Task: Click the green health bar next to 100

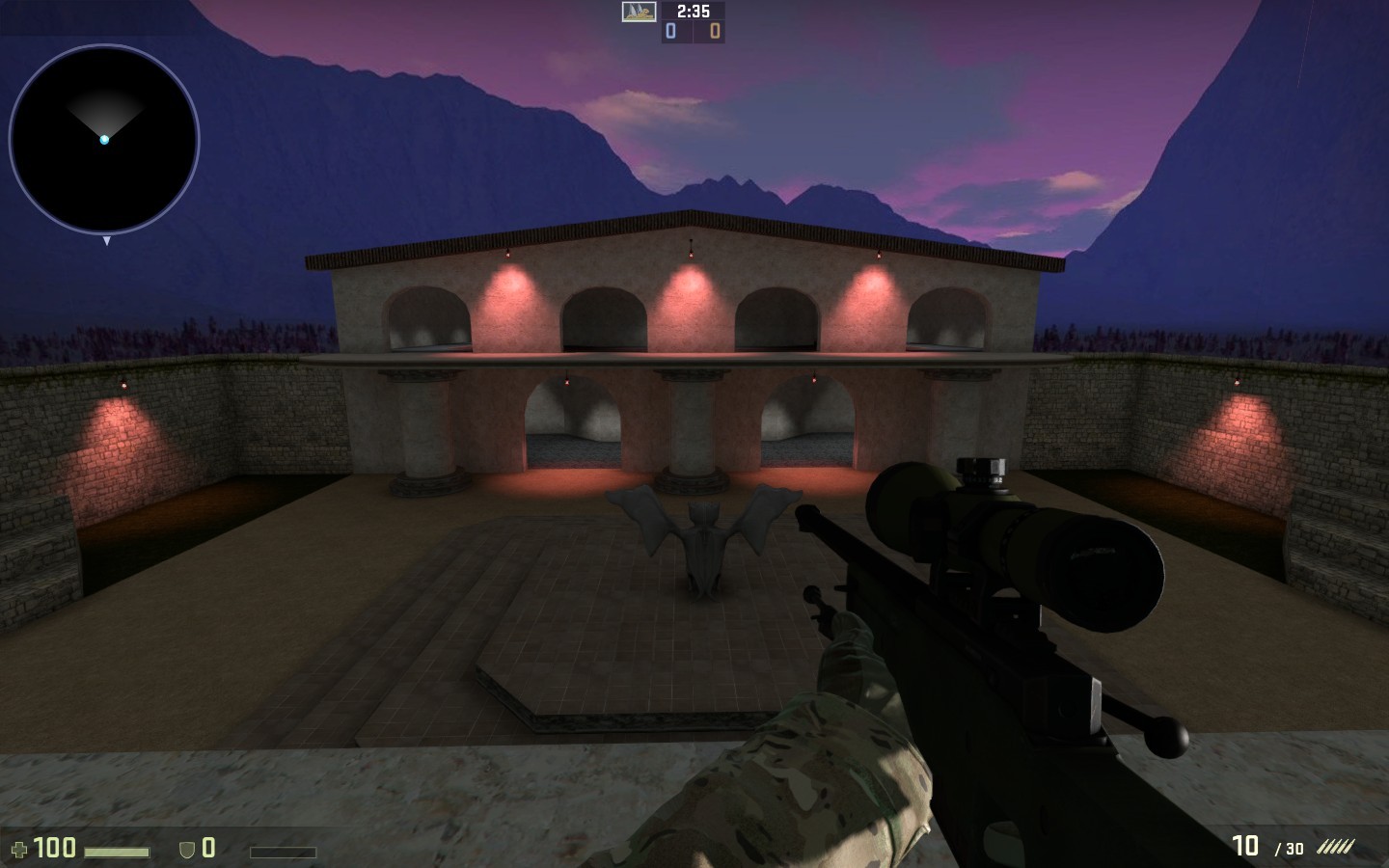Action: point(116,852)
